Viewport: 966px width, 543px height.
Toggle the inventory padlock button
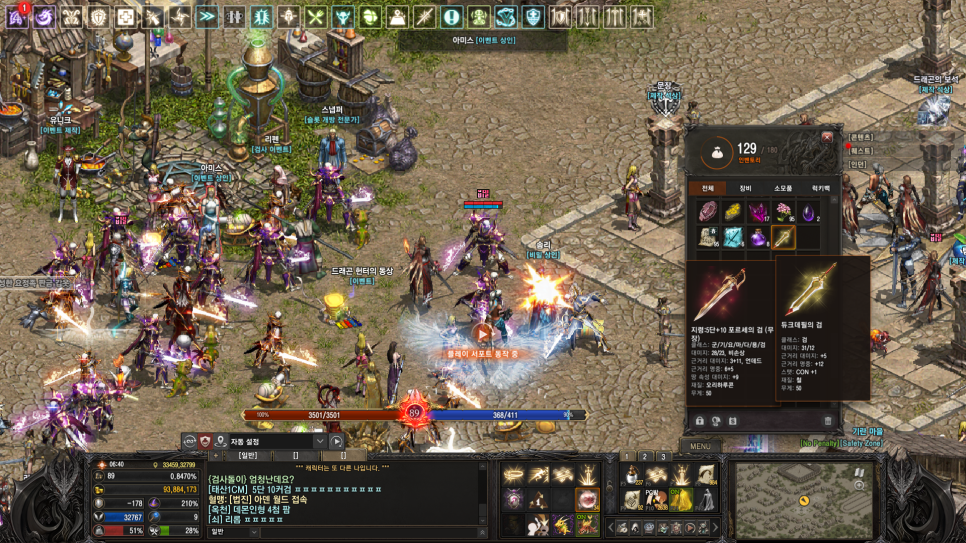point(700,421)
